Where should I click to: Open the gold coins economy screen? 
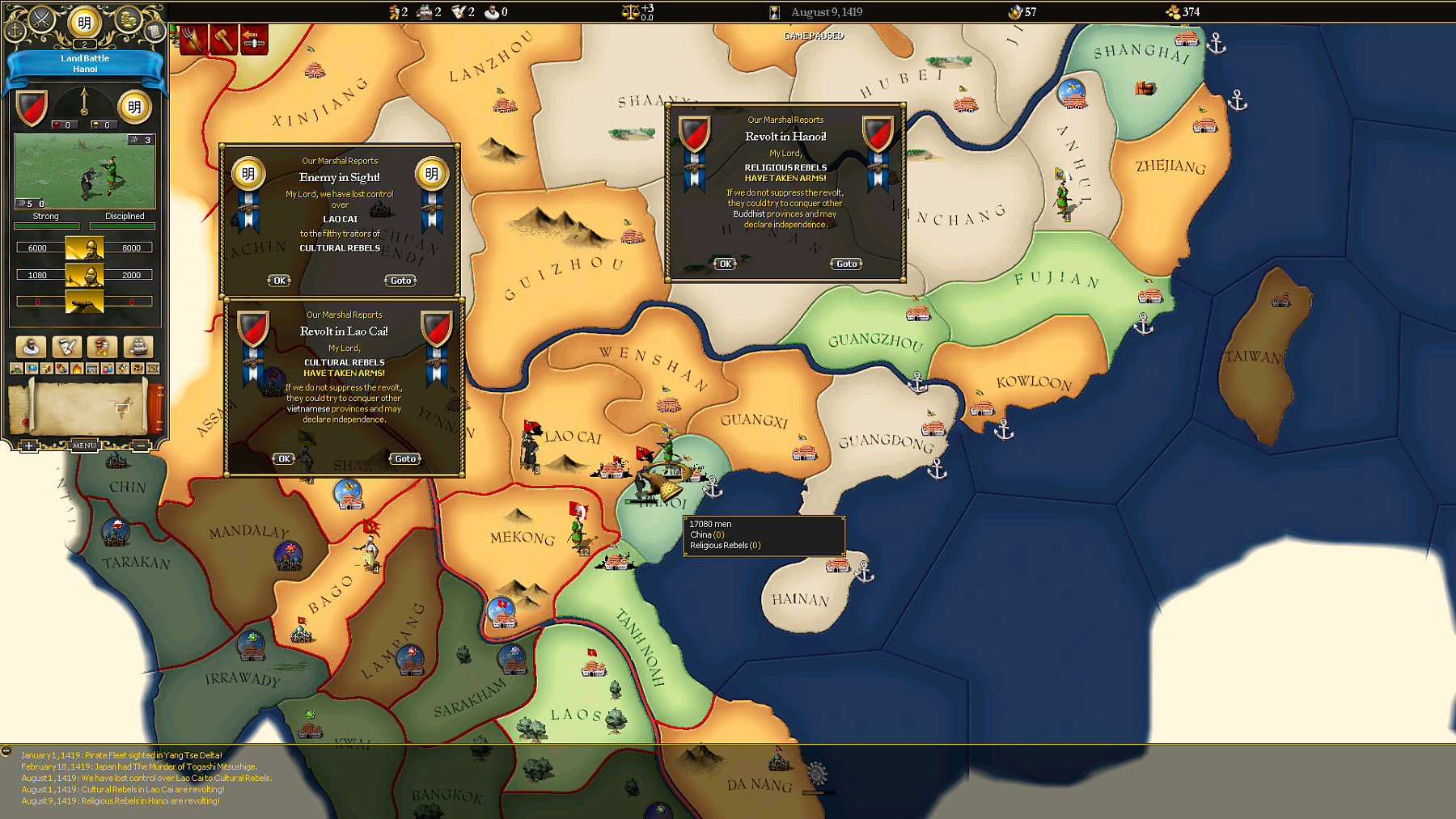coord(127,19)
